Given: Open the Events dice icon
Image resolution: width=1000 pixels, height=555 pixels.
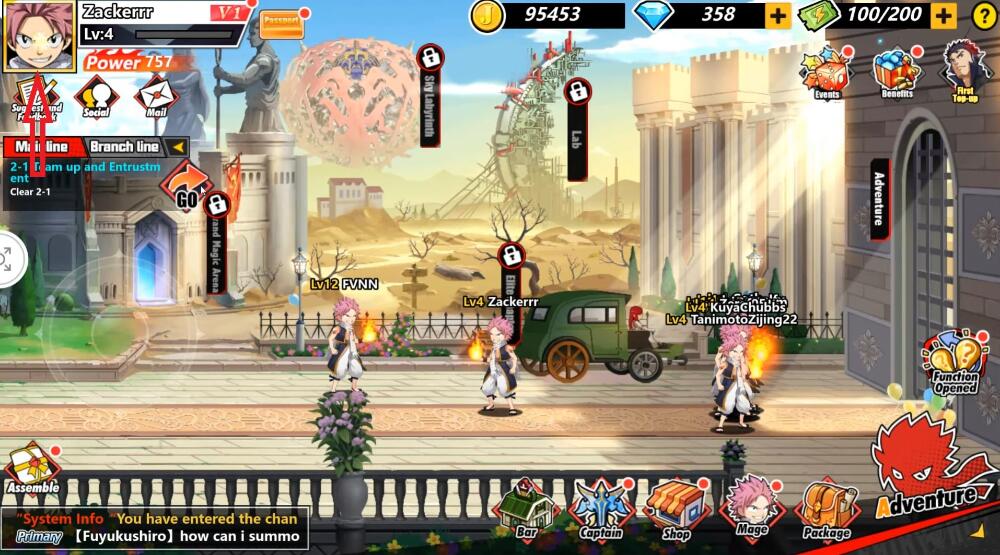Looking at the screenshot, I should [x=827, y=73].
